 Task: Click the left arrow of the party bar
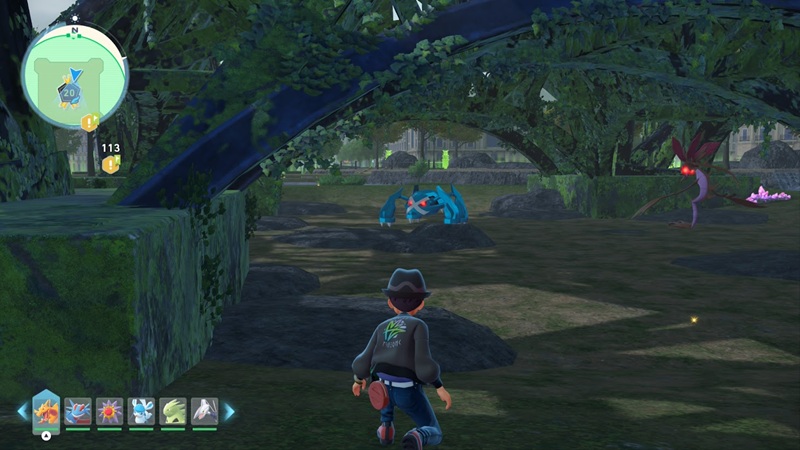click(x=23, y=411)
